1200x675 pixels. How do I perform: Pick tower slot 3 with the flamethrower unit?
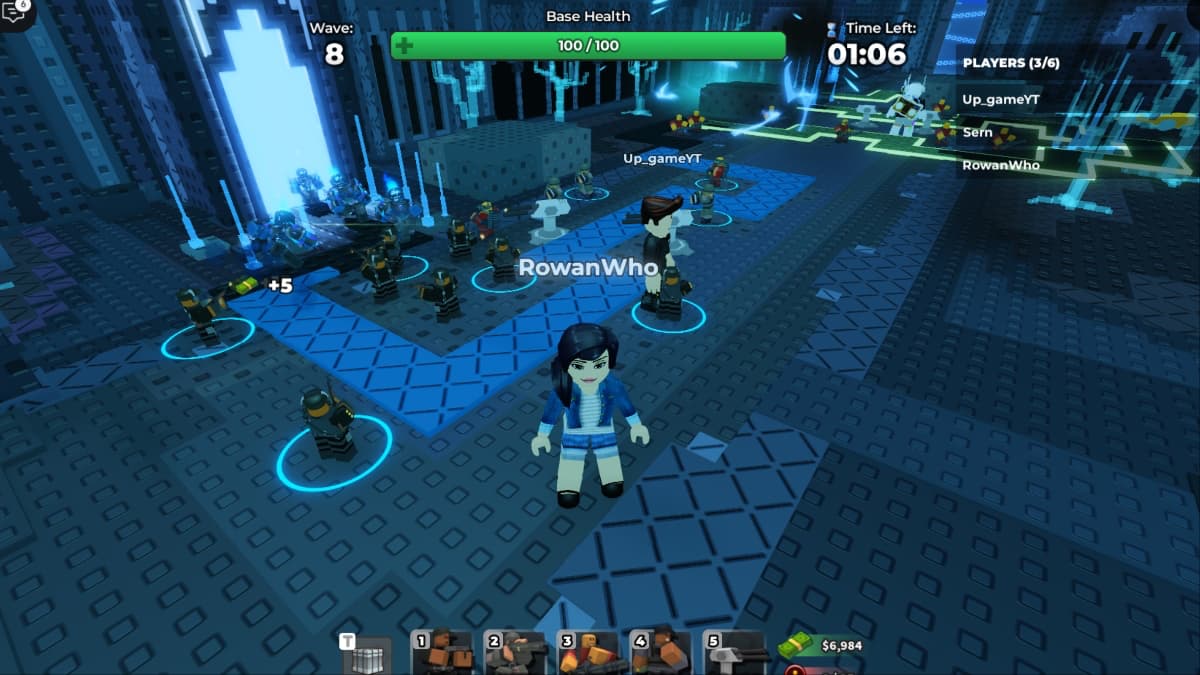click(x=589, y=653)
